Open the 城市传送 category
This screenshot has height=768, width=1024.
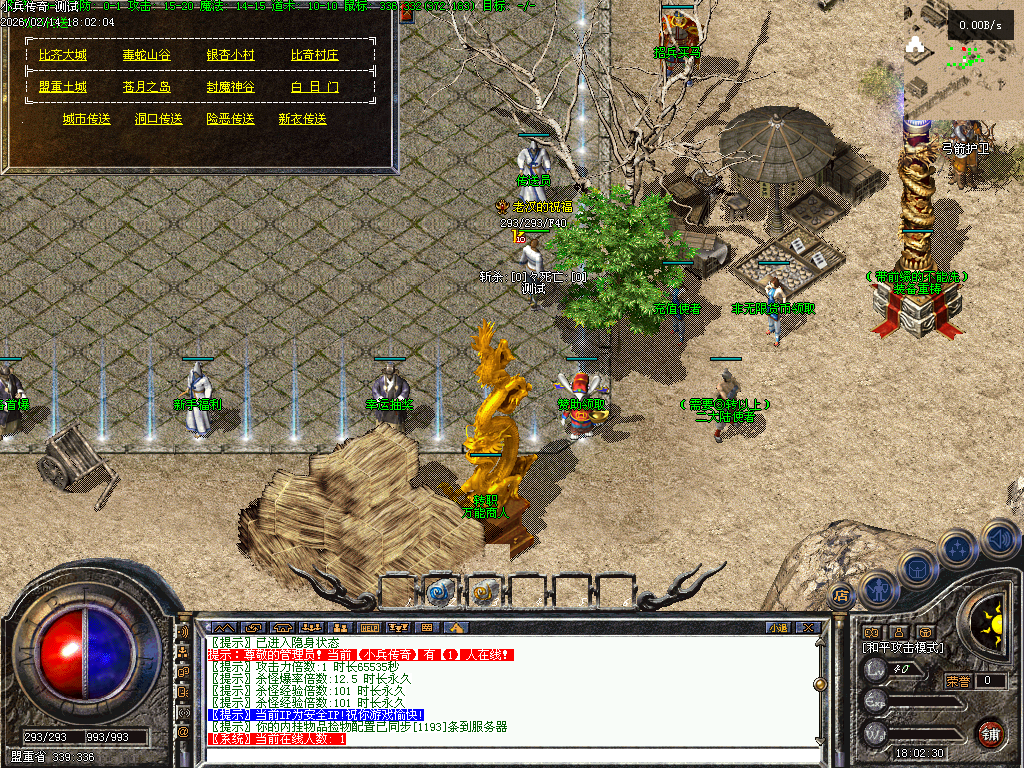pos(87,119)
